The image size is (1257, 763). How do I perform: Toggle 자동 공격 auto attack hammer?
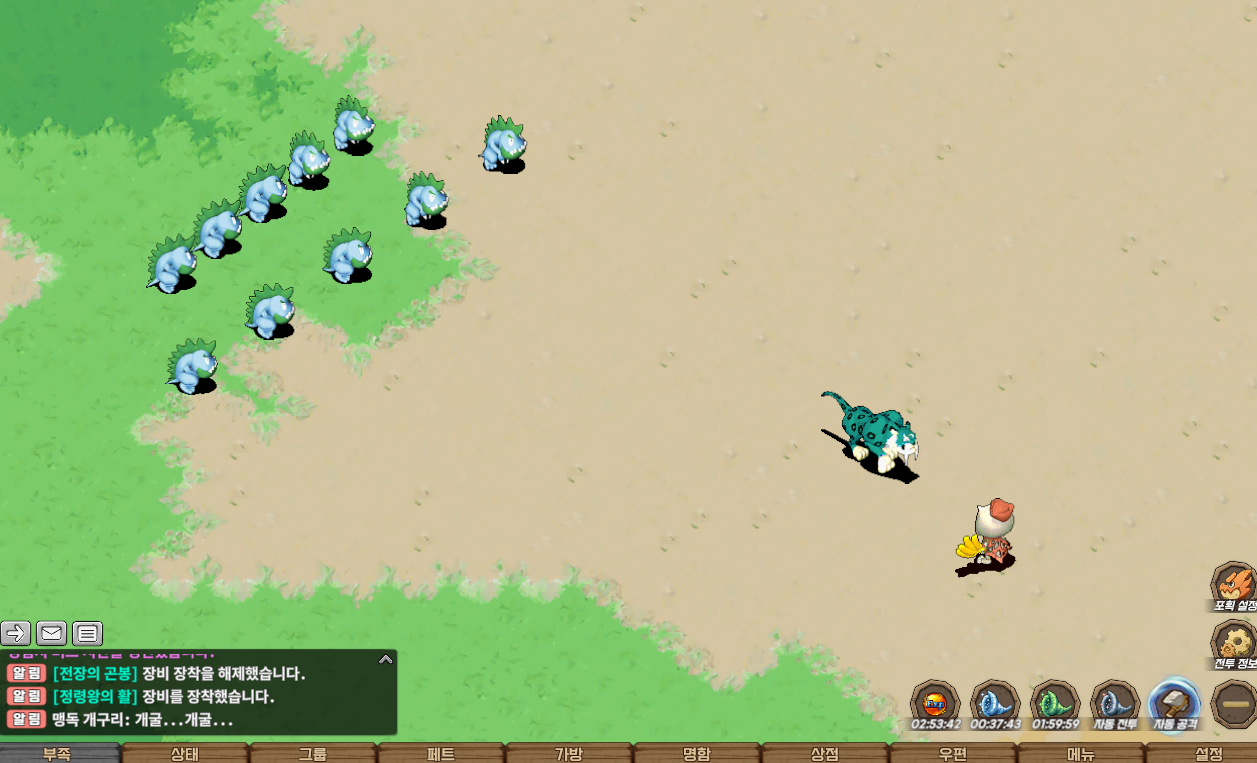(x=1174, y=703)
